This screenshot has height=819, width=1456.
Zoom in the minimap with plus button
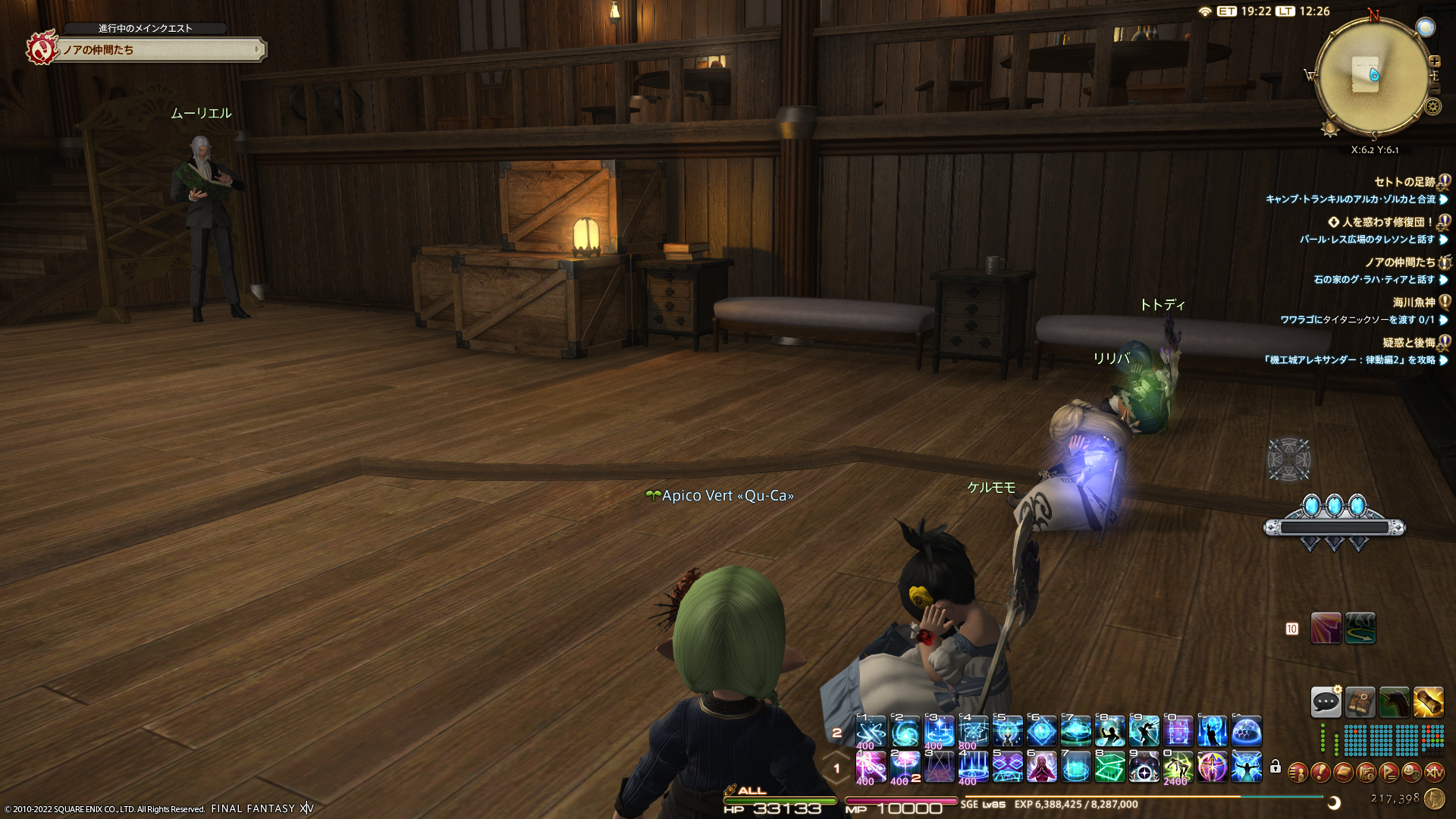click(x=1434, y=61)
